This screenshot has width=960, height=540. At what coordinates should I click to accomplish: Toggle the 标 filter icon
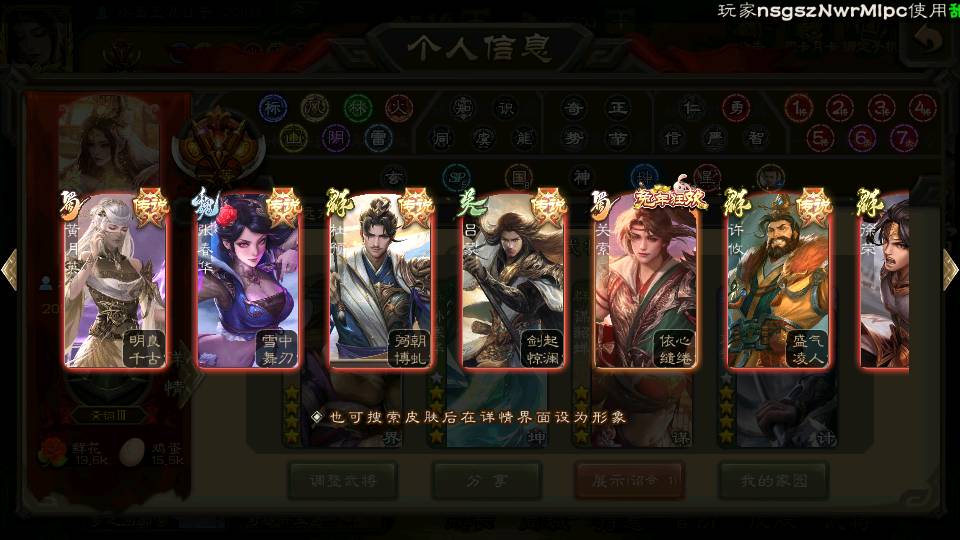(x=273, y=107)
